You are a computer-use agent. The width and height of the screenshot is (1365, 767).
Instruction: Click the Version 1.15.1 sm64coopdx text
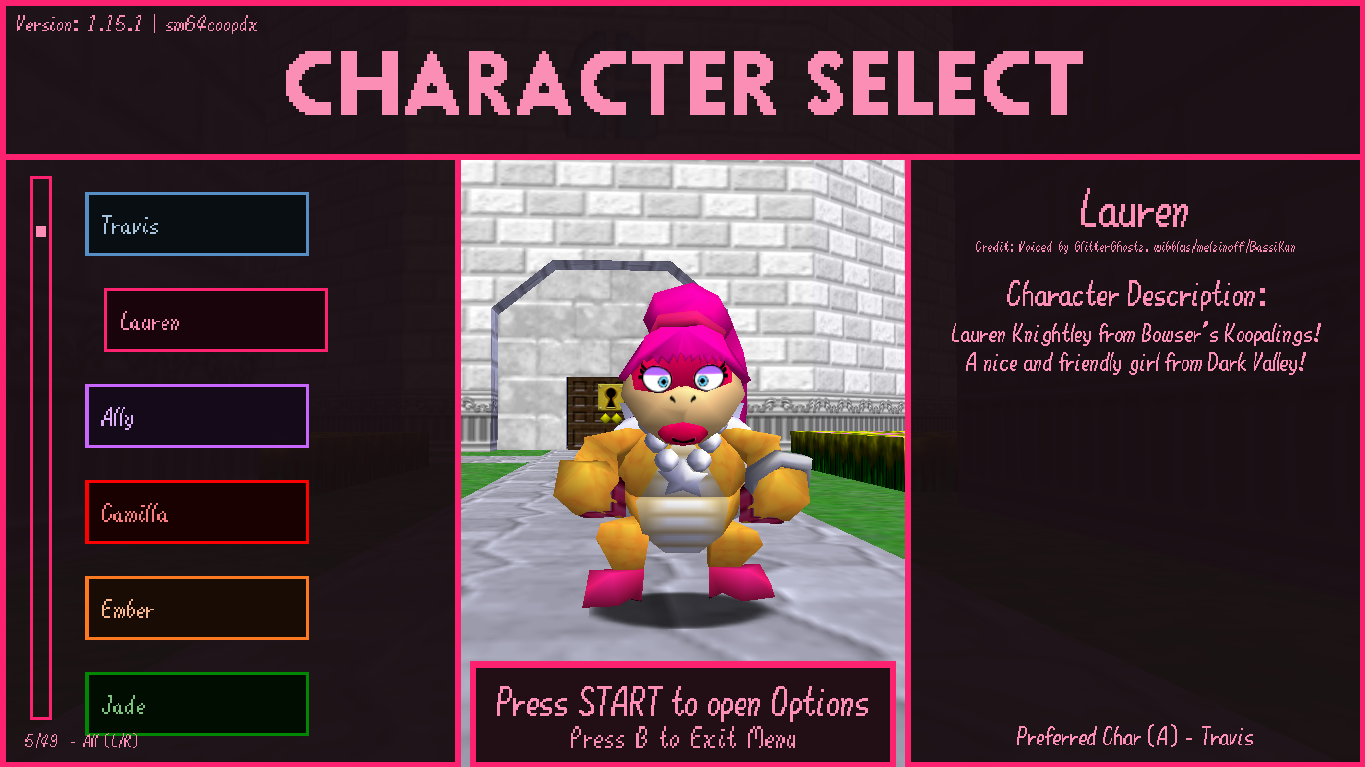coord(135,24)
